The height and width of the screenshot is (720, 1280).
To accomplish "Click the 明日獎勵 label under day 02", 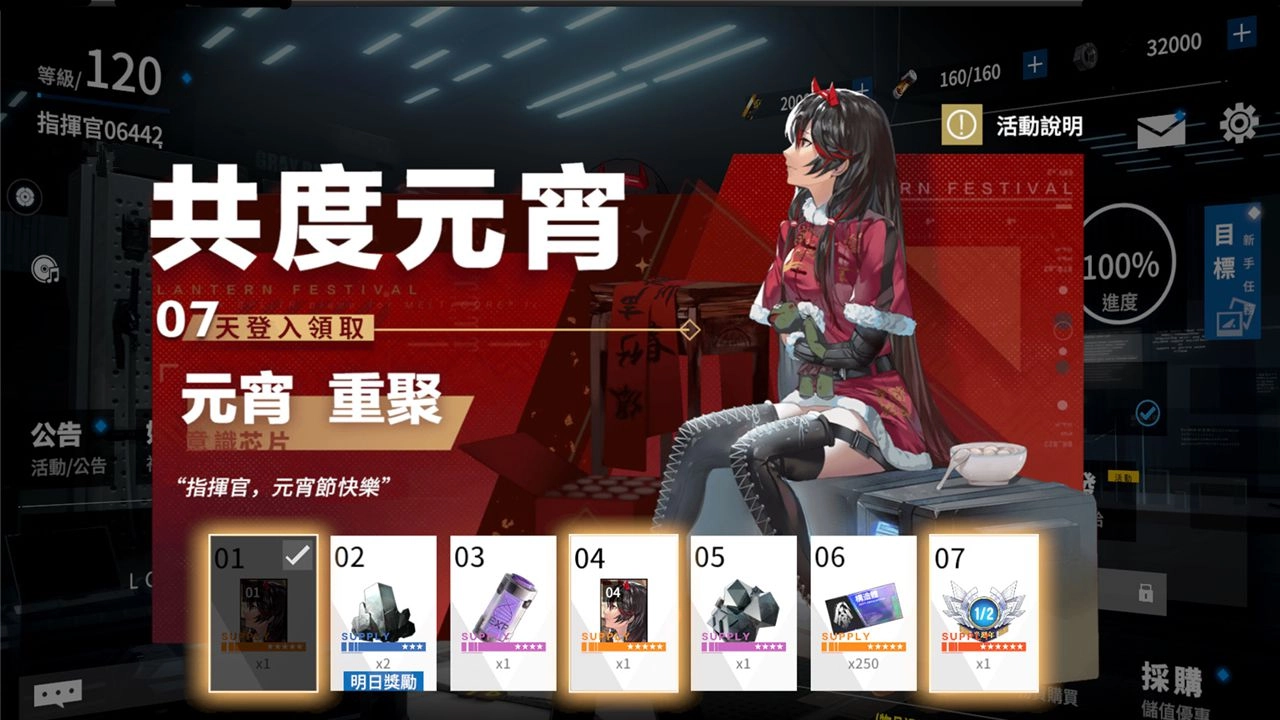I will click(385, 682).
